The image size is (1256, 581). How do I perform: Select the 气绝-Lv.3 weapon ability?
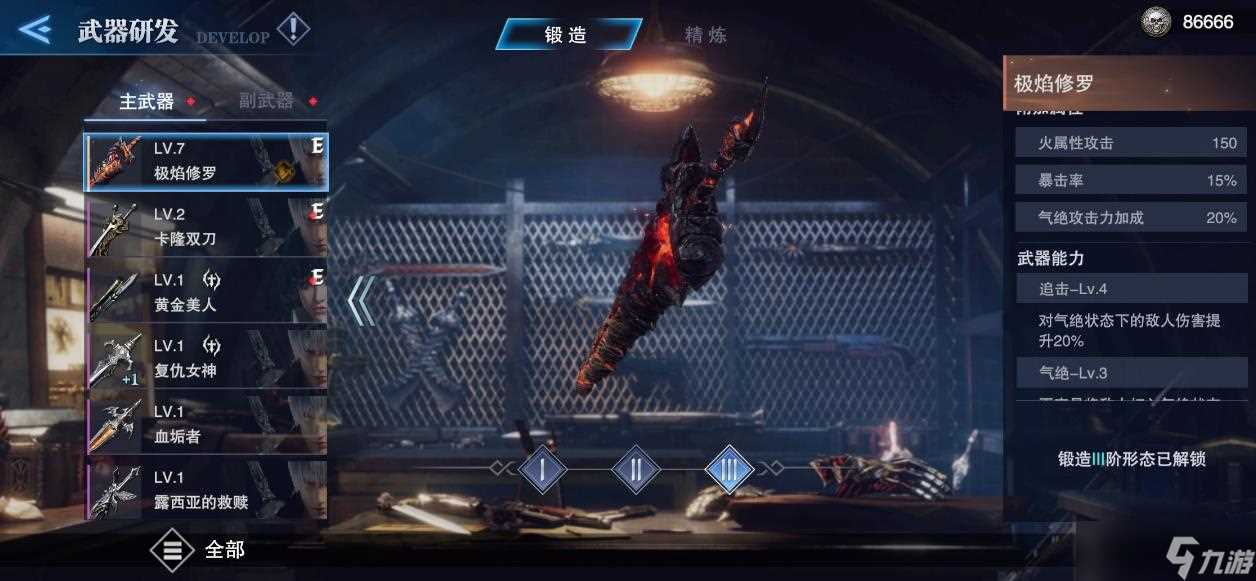point(1127,373)
